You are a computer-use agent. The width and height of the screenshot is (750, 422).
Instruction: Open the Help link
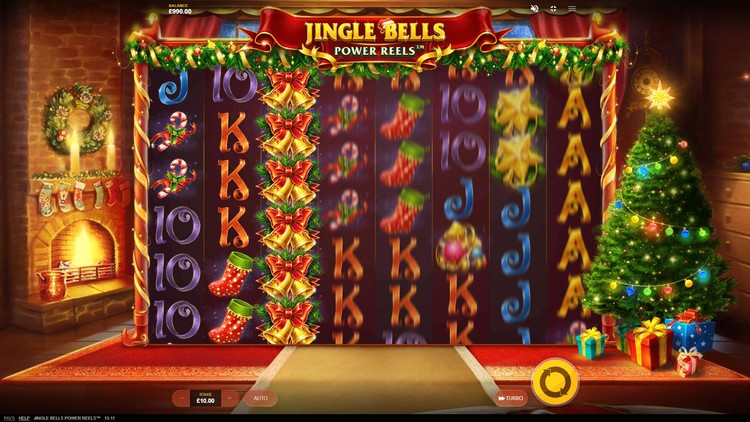tap(24, 417)
